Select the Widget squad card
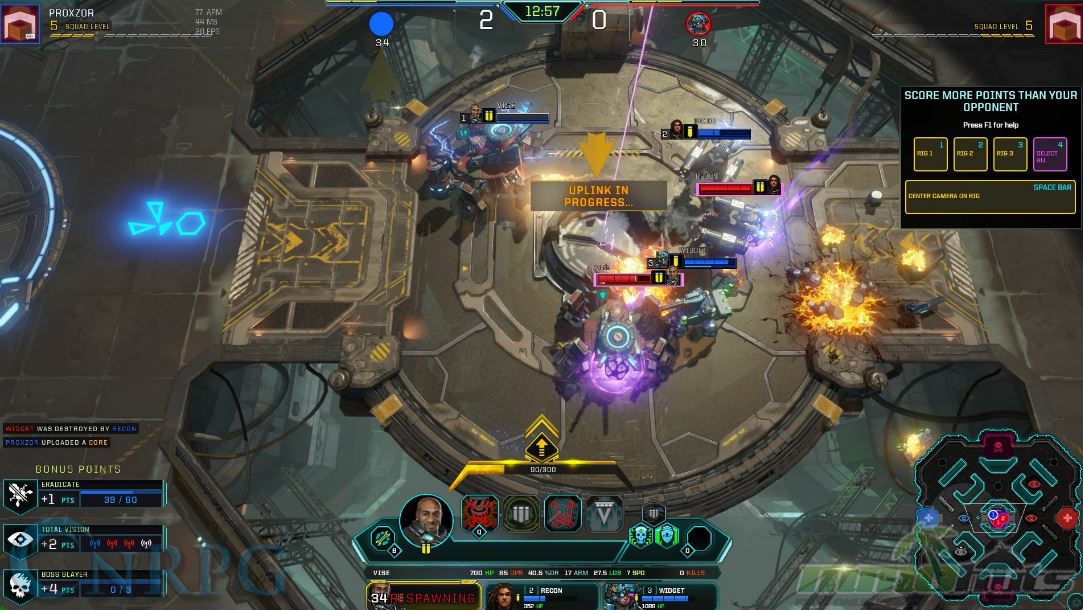 [657, 597]
